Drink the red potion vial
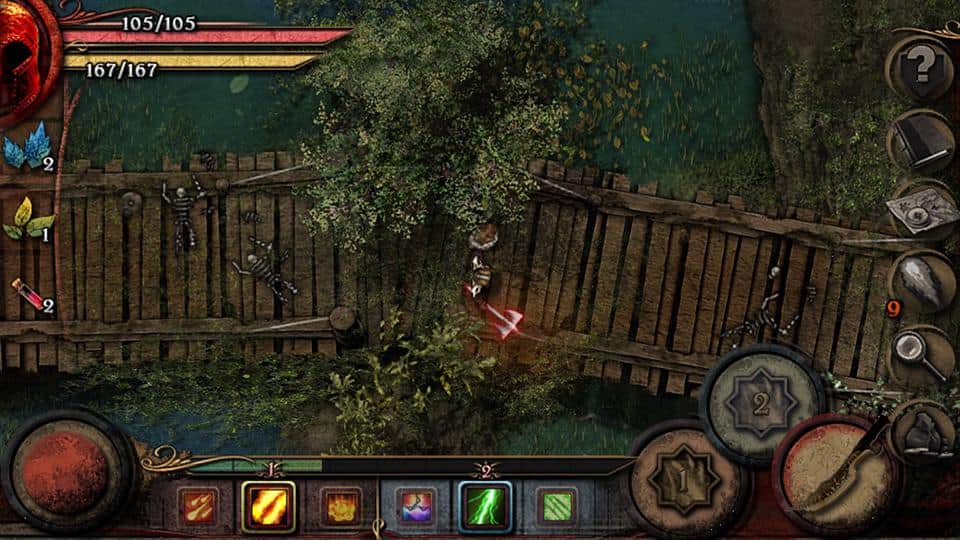The width and height of the screenshot is (960, 540). [26, 295]
